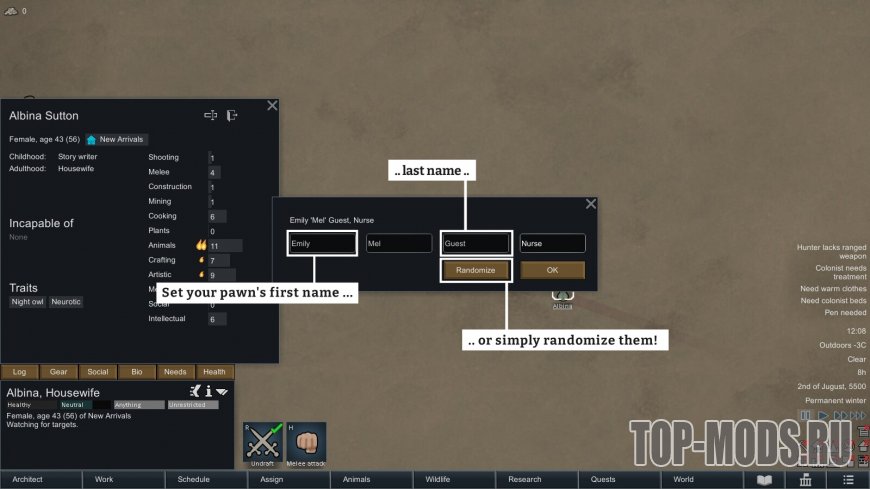Open the Wildlife menu
This screenshot has height=489, width=870.
tap(438, 479)
